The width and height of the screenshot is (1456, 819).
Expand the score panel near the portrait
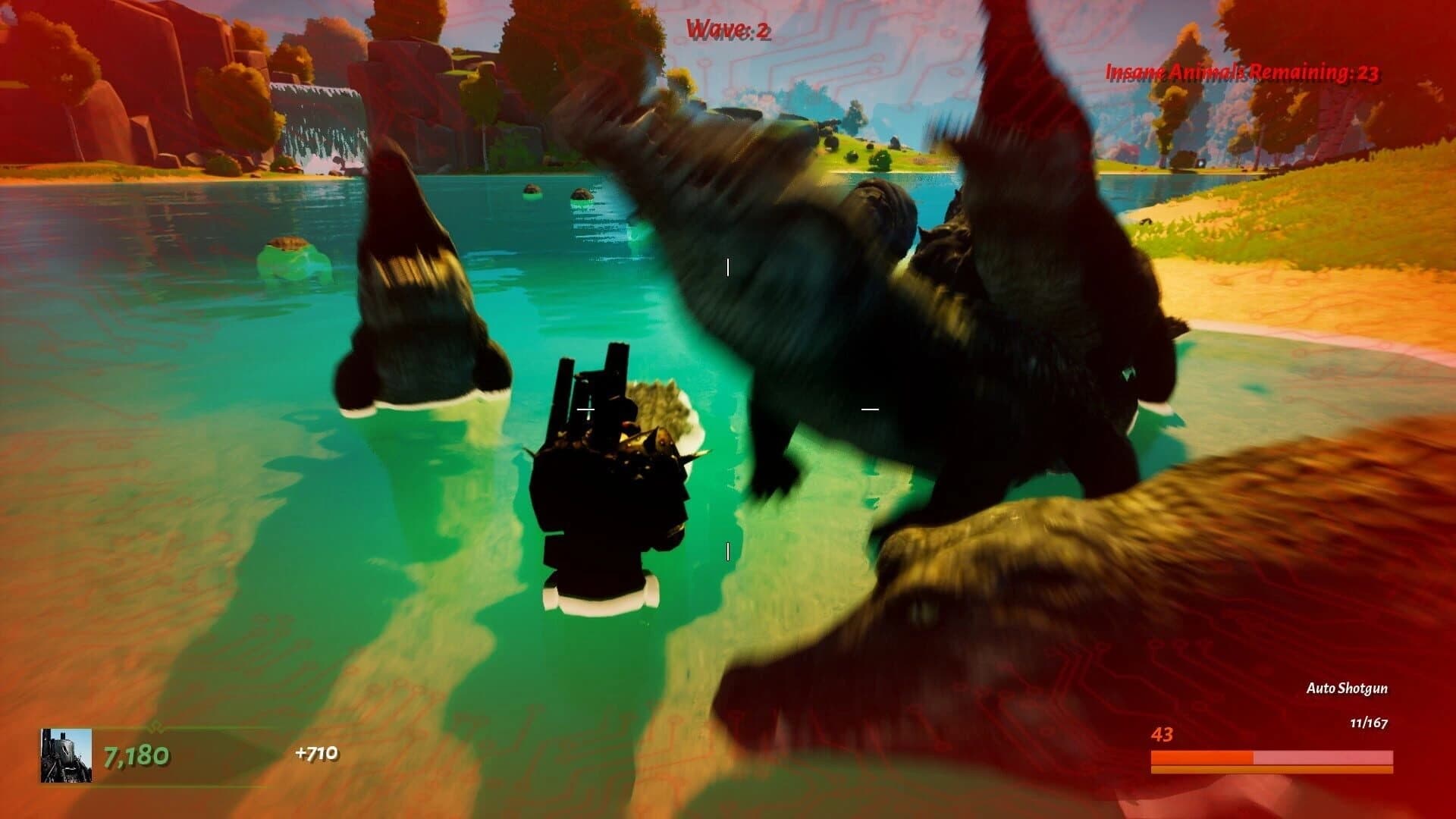136,756
